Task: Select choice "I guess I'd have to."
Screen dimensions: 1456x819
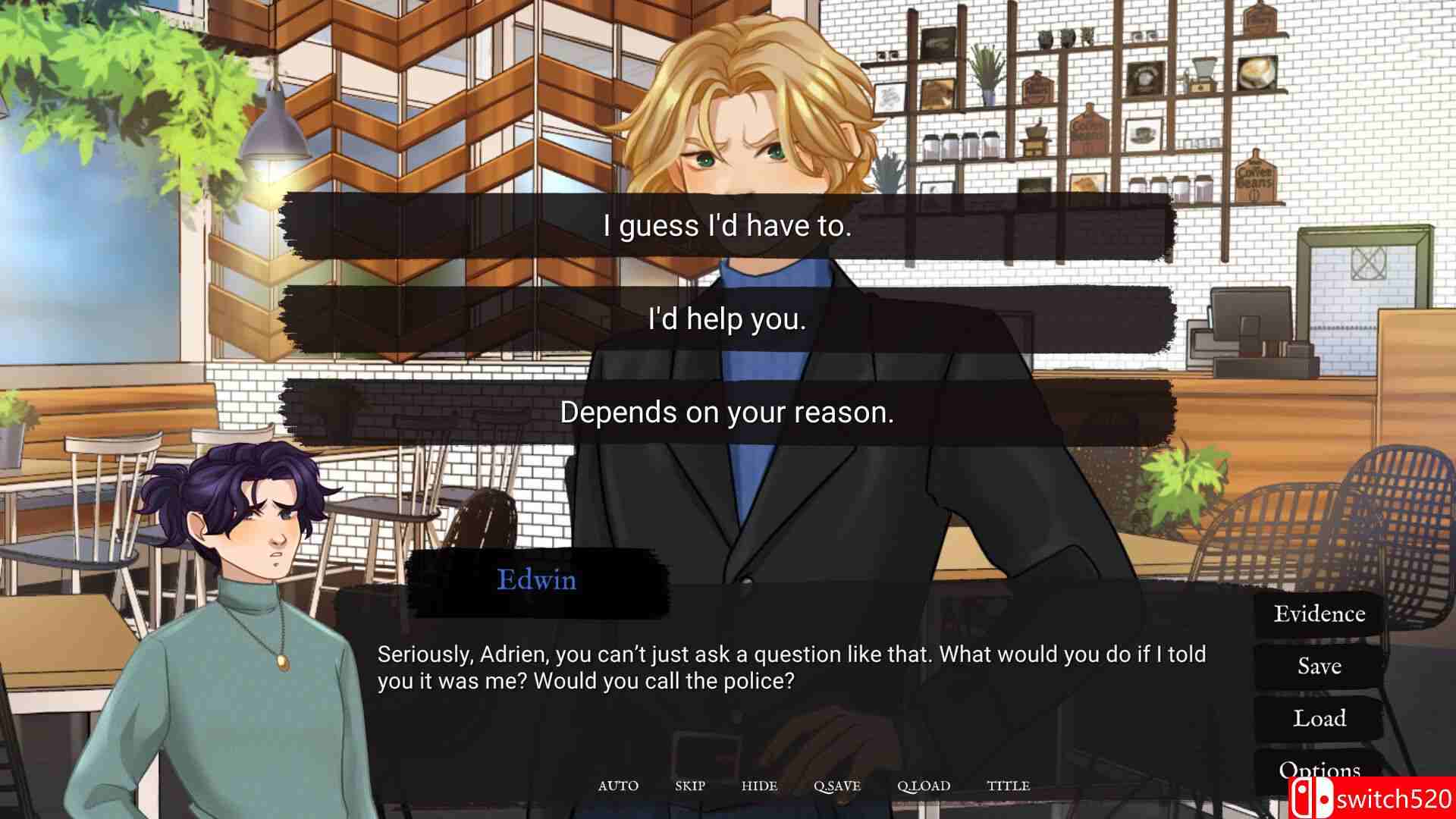Action: [728, 224]
